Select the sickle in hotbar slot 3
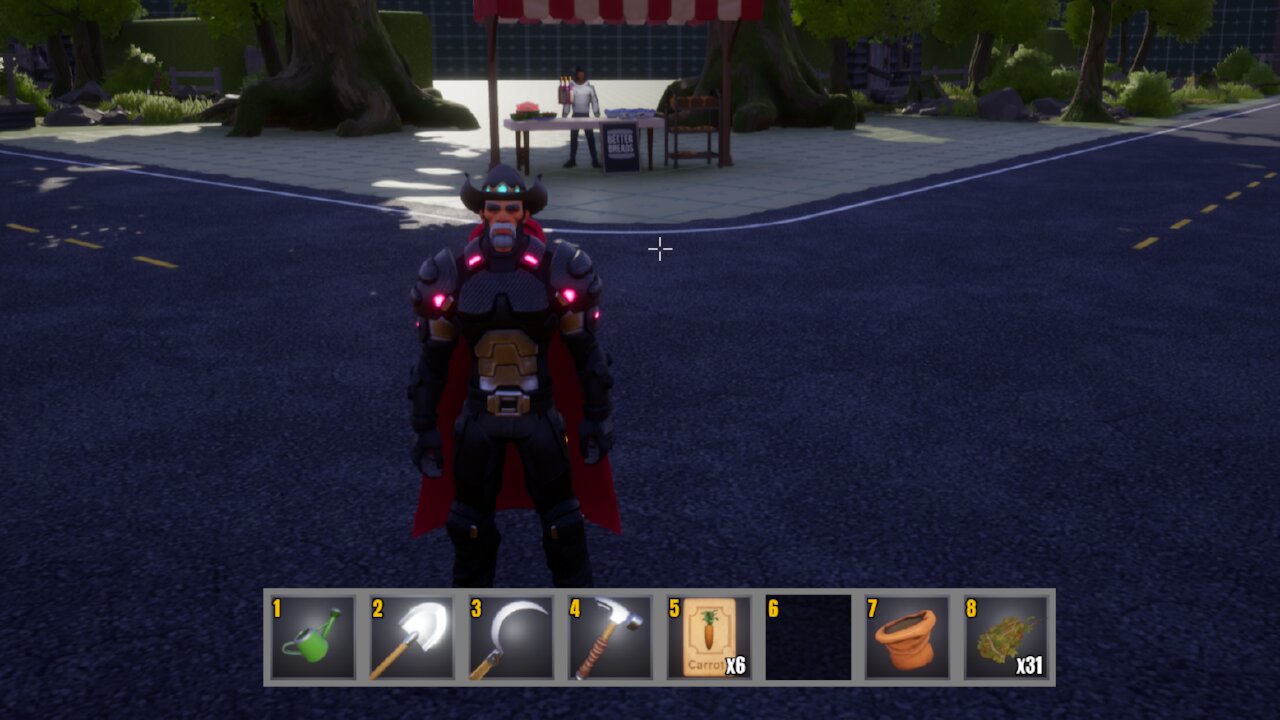The height and width of the screenshot is (720, 1280). (x=511, y=637)
